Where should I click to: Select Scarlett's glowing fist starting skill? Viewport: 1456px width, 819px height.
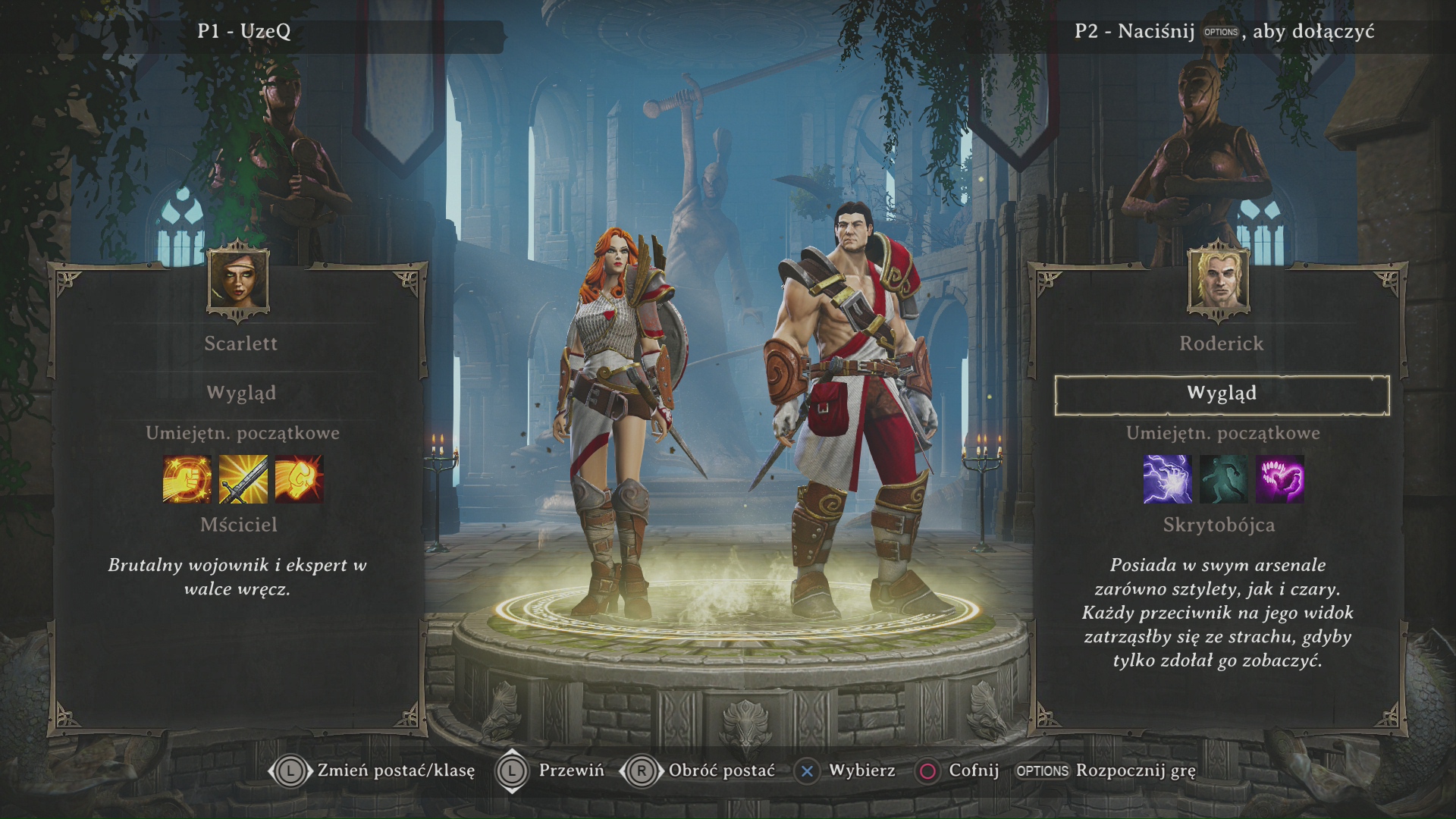point(187,479)
